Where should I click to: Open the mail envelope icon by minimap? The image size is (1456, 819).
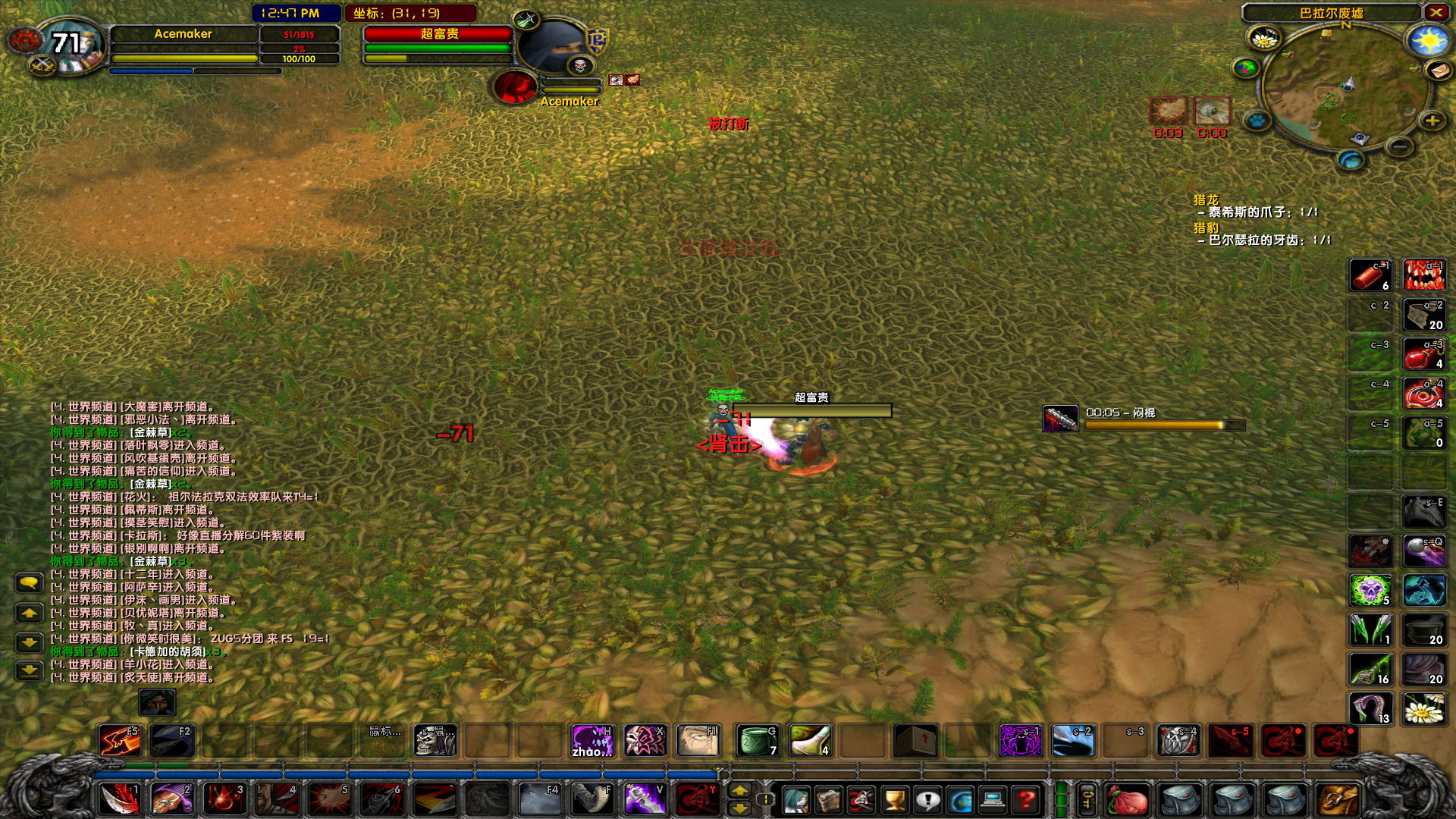(x=1439, y=71)
